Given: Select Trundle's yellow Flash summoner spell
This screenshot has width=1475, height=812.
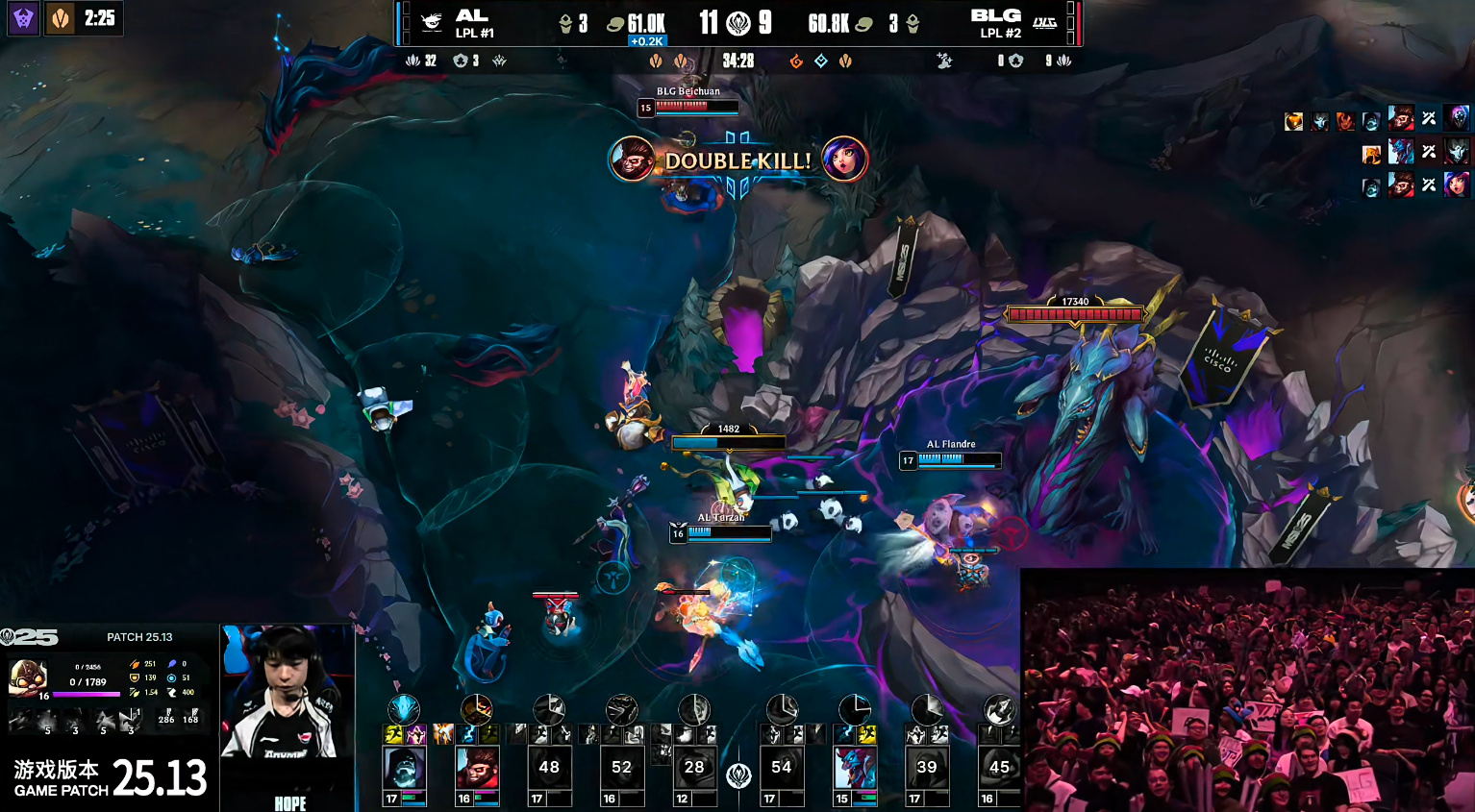Looking at the screenshot, I should [x=867, y=735].
